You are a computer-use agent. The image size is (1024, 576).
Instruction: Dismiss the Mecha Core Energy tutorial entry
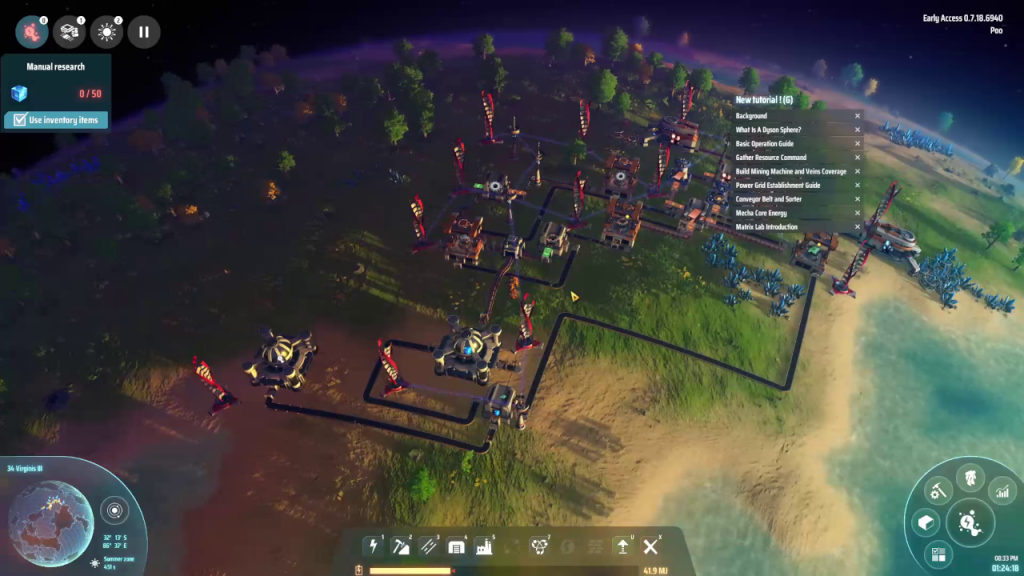pyautogui.click(x=857, y=213)
